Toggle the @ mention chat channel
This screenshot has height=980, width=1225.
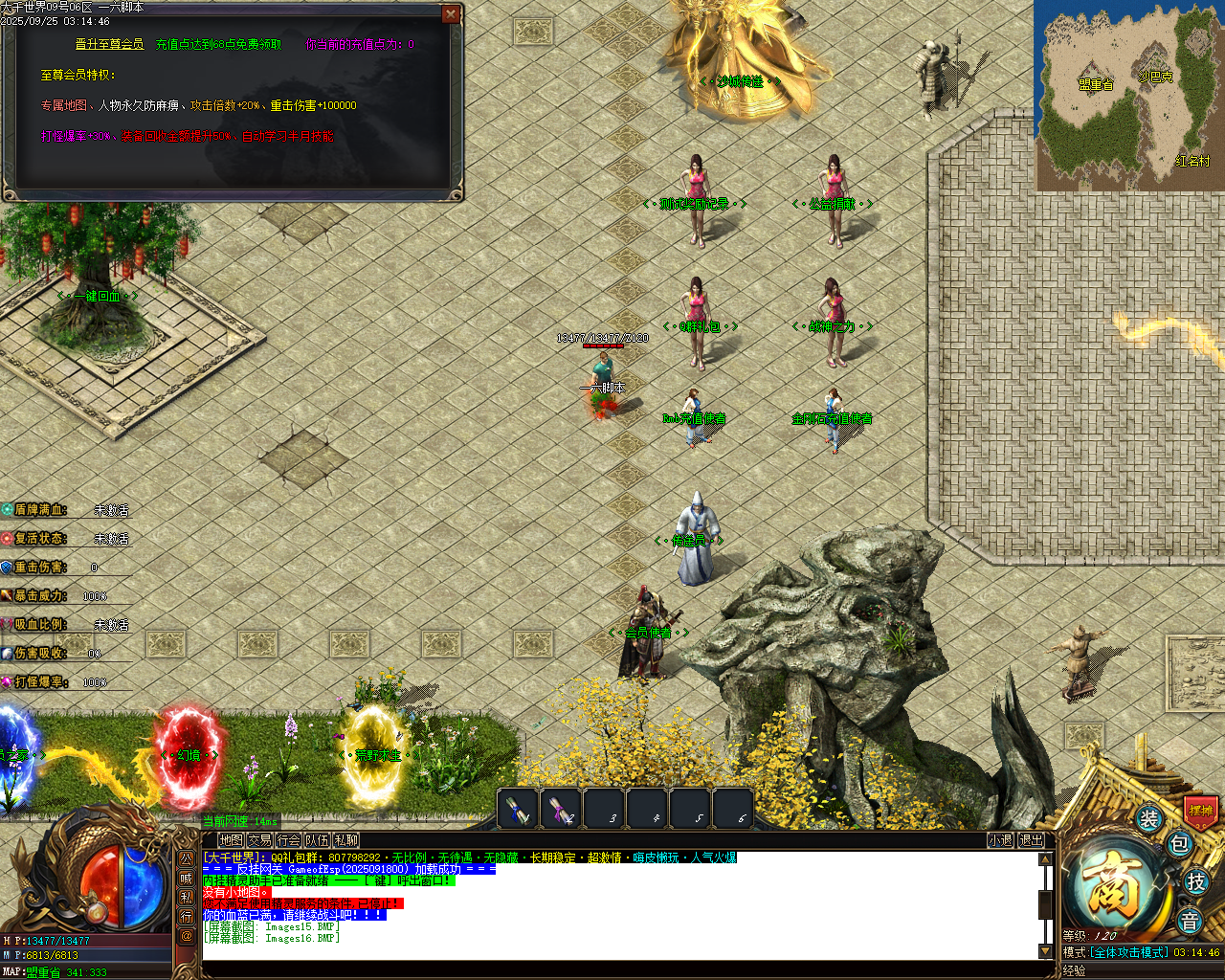coord(187,936)
